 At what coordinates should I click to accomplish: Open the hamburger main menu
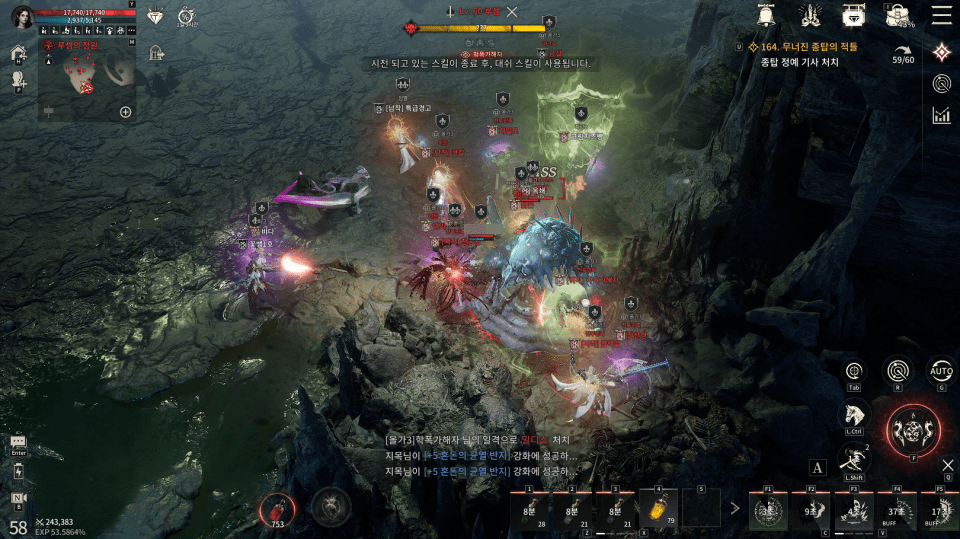click(x=941, y=15)
